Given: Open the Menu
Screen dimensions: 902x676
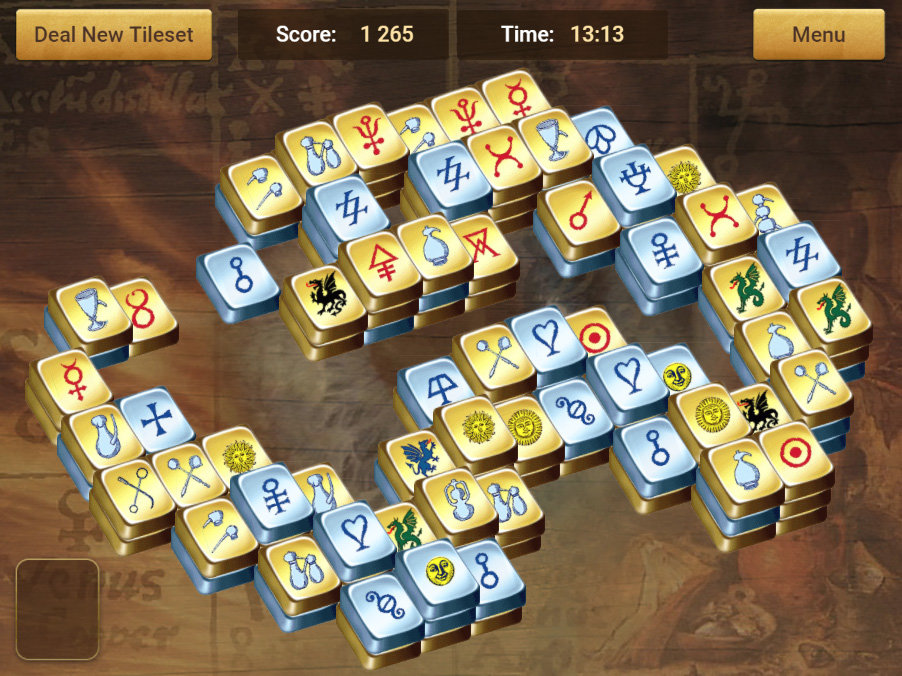Looking at the screenshot, I should point(818,34).
